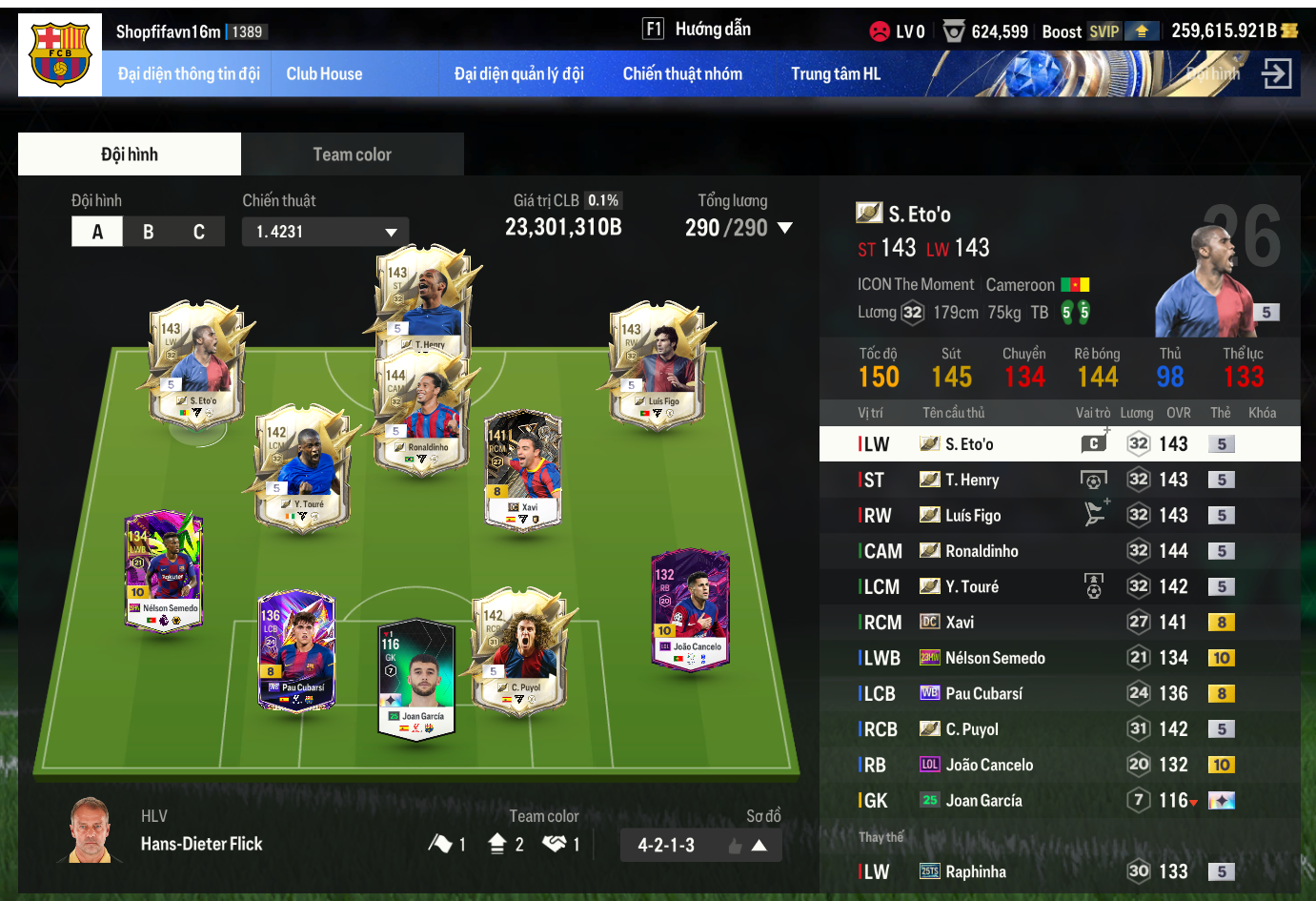Click the exit icon at top right
This screenshot has height=901, width=1316.
pos(1276,73)
